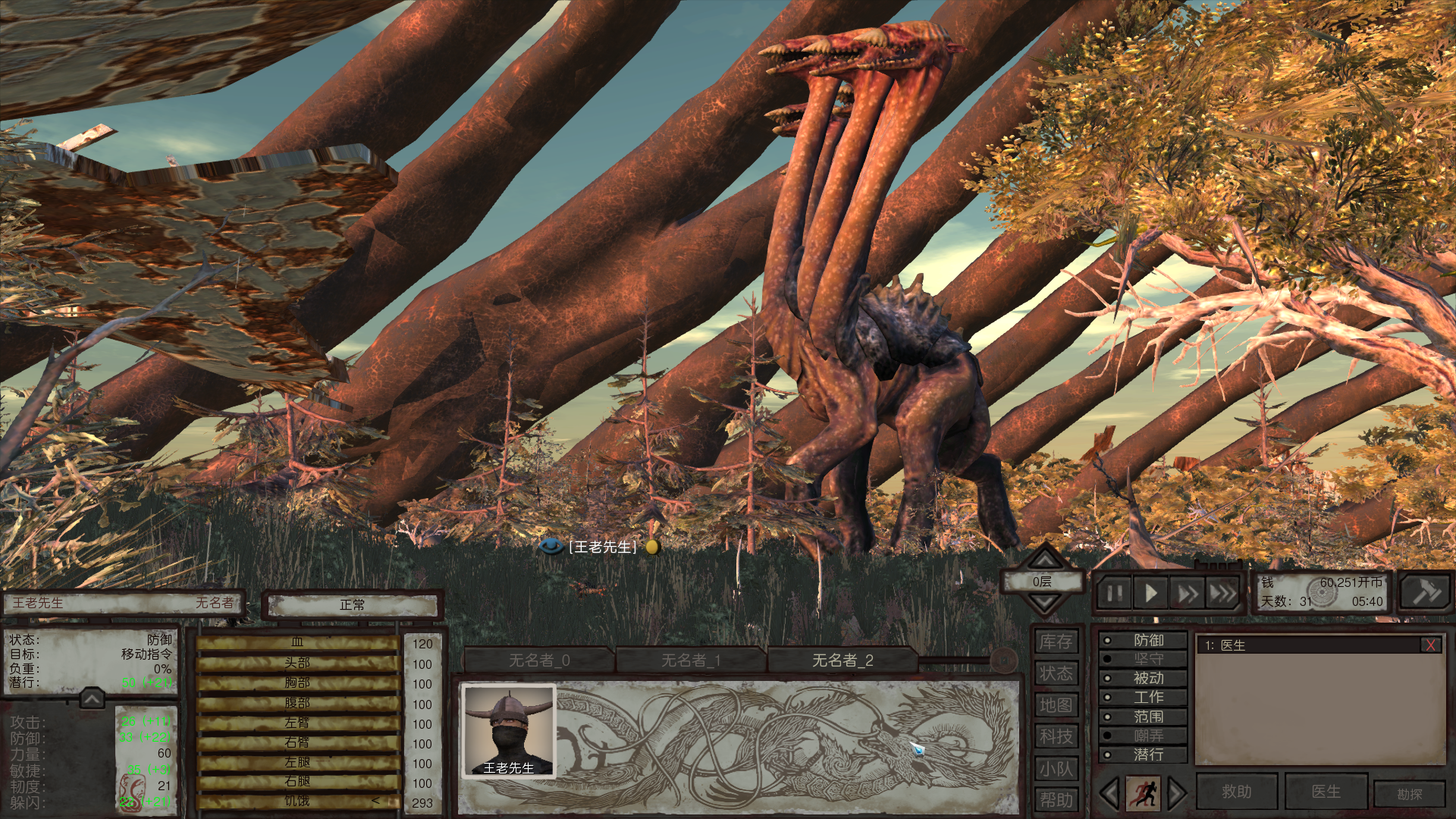Click the 救助 rescue button
Screen dimensions: 1456x819
[1236, 792]
